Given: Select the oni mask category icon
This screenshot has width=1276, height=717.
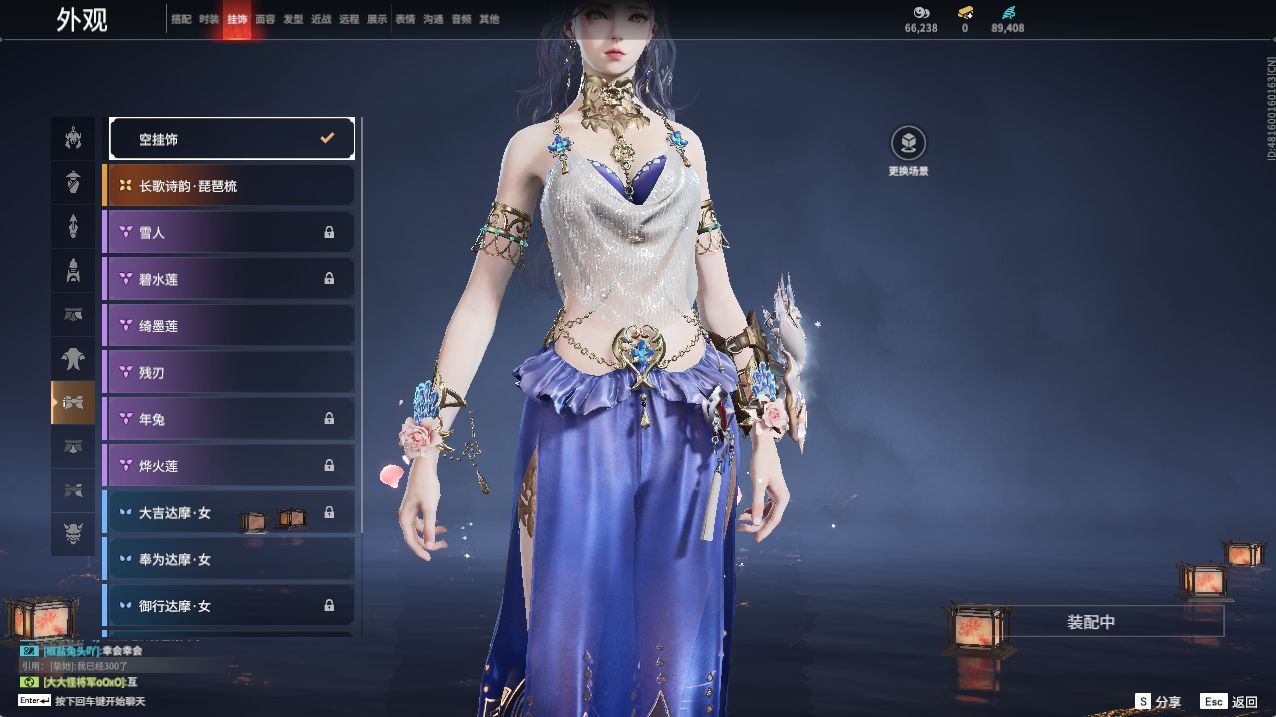Looking at the screenshot, I should click(73, 533).
